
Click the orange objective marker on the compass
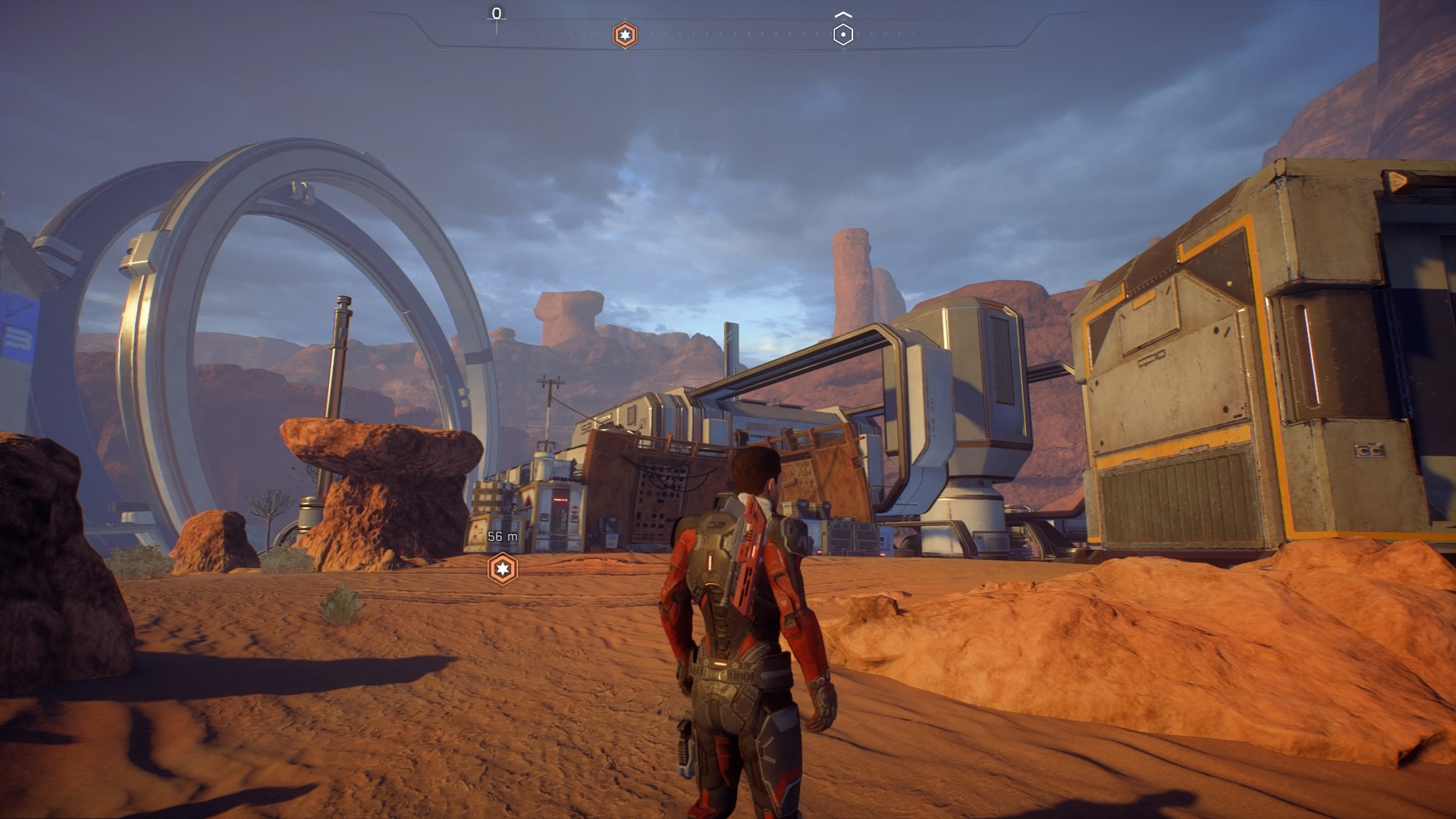(x=624, y=35)
